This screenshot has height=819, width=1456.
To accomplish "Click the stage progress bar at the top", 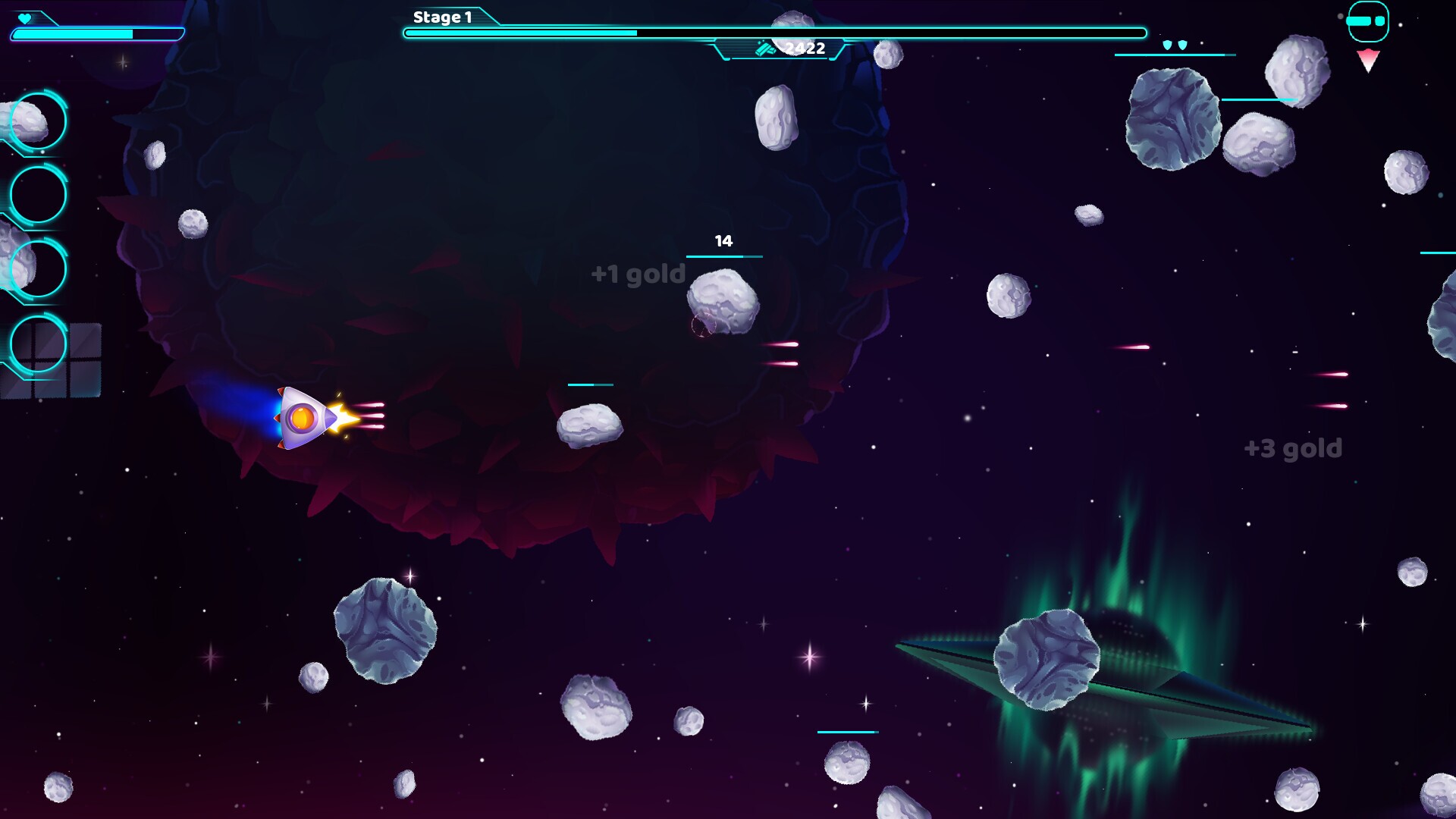I will click(772, 33).
